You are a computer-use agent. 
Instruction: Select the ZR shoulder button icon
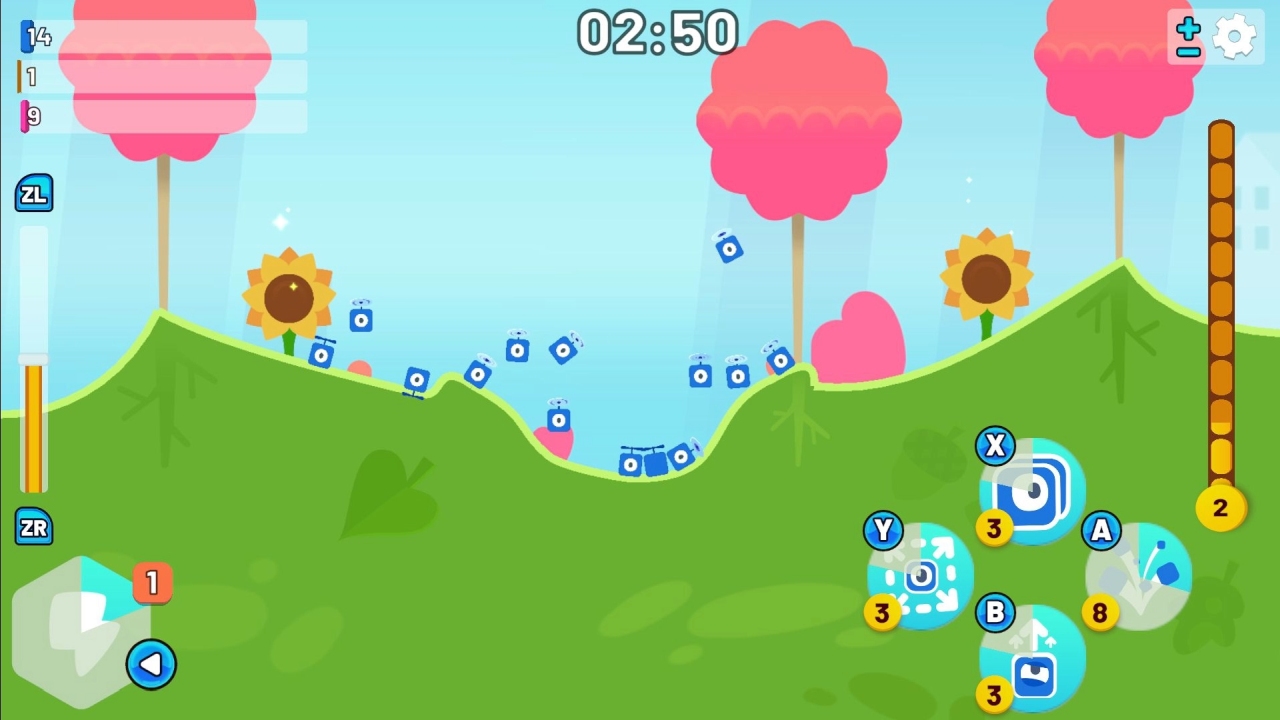(x=34, y=528)
